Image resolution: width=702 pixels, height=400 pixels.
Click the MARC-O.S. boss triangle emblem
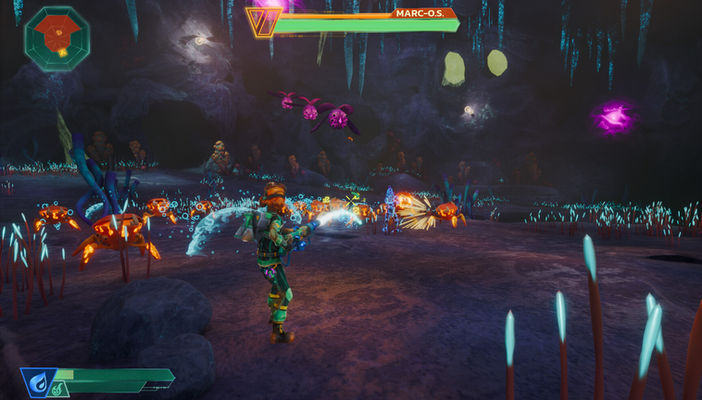pyautogui.click(x=262, y=22)
